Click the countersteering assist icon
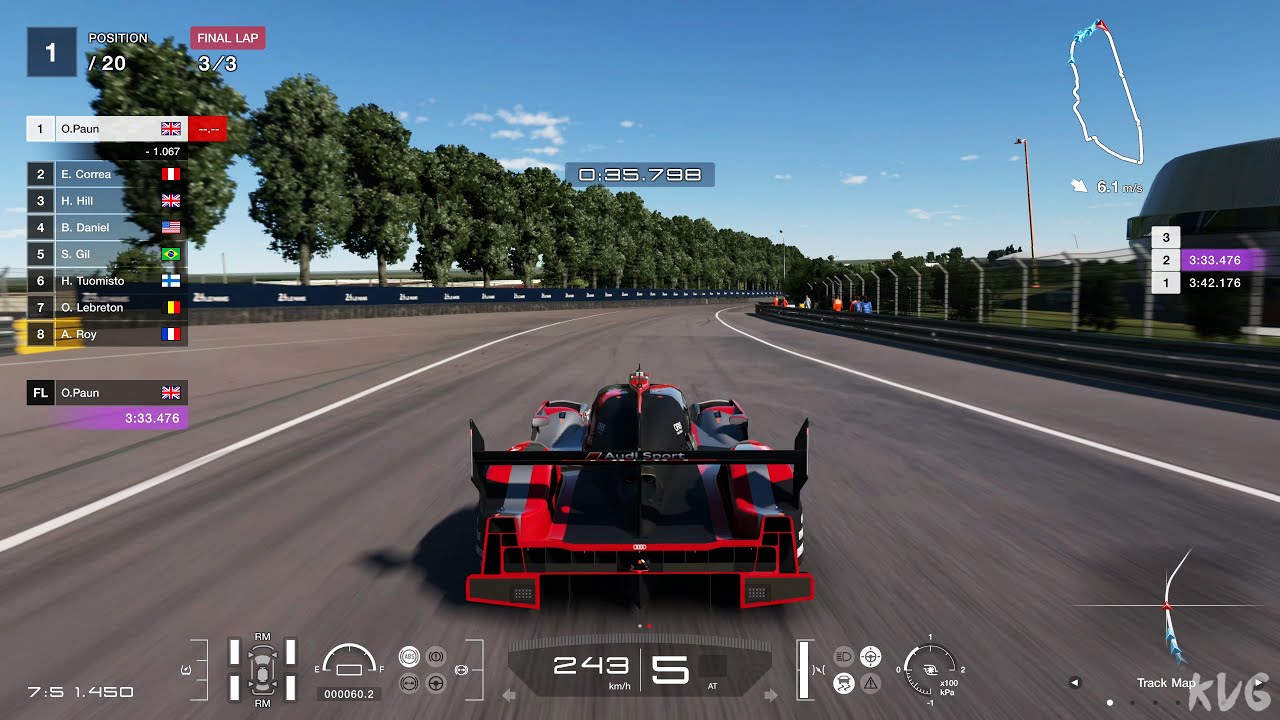Screen dimensions: 1280x720 click(x=409, y=683)
